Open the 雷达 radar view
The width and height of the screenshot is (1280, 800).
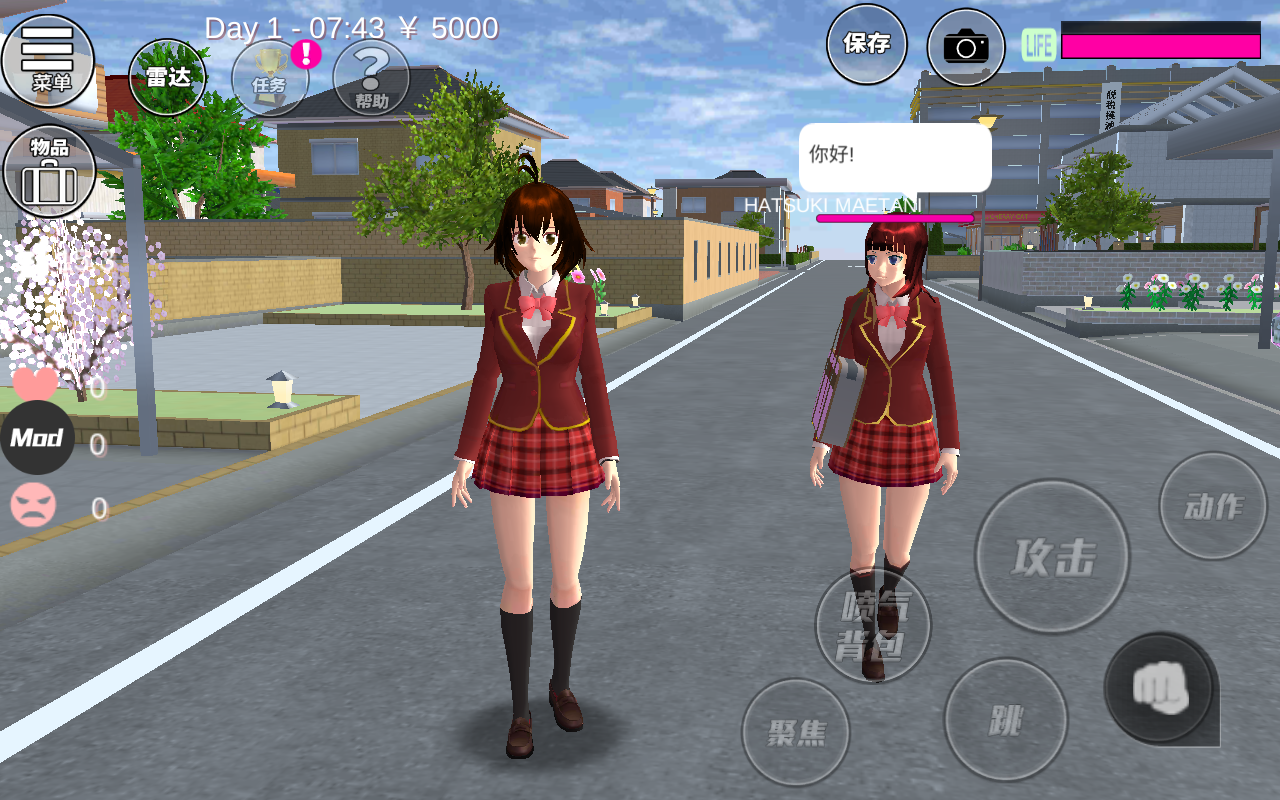tap(167, 75)
